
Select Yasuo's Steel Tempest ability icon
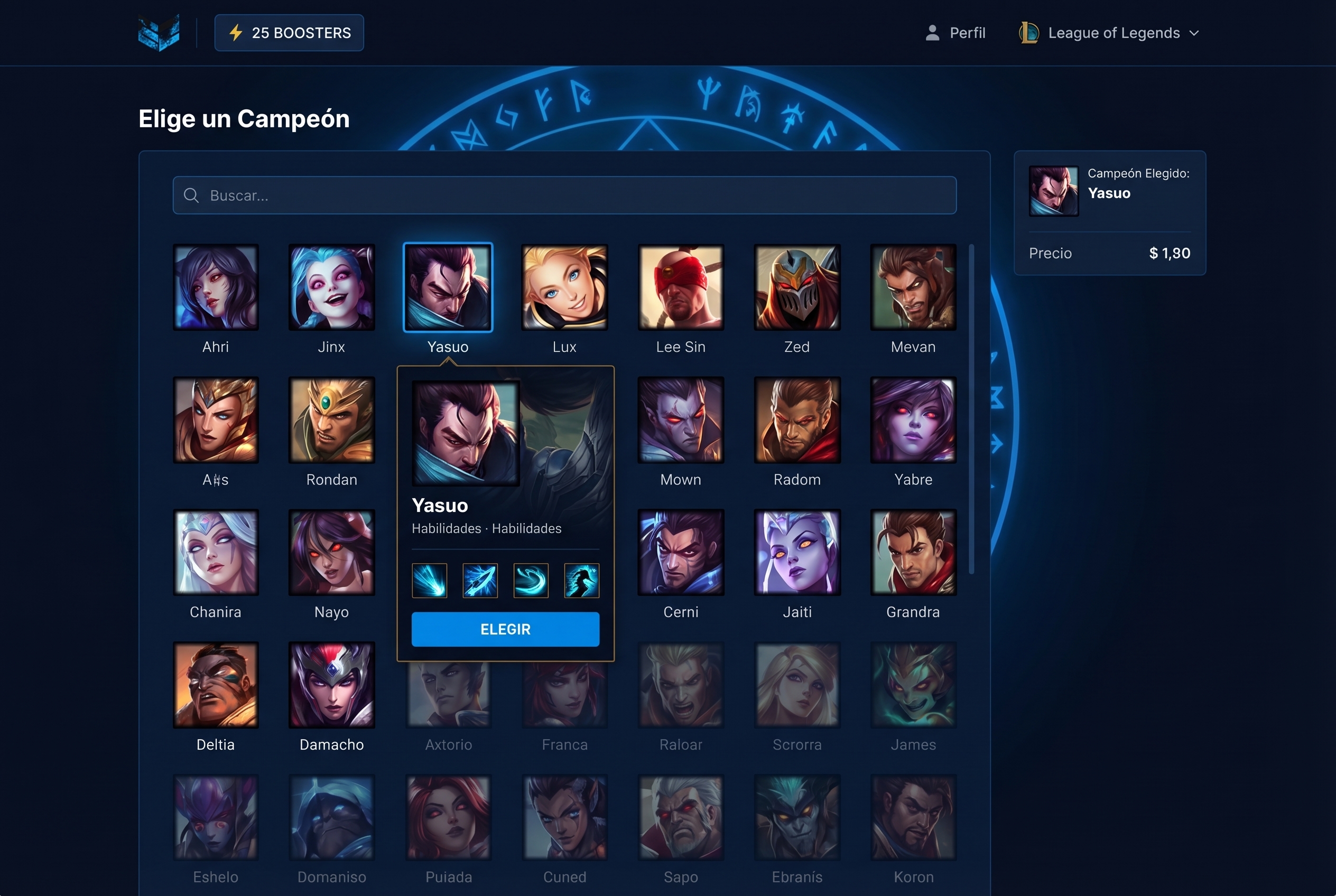pos(429,580)
